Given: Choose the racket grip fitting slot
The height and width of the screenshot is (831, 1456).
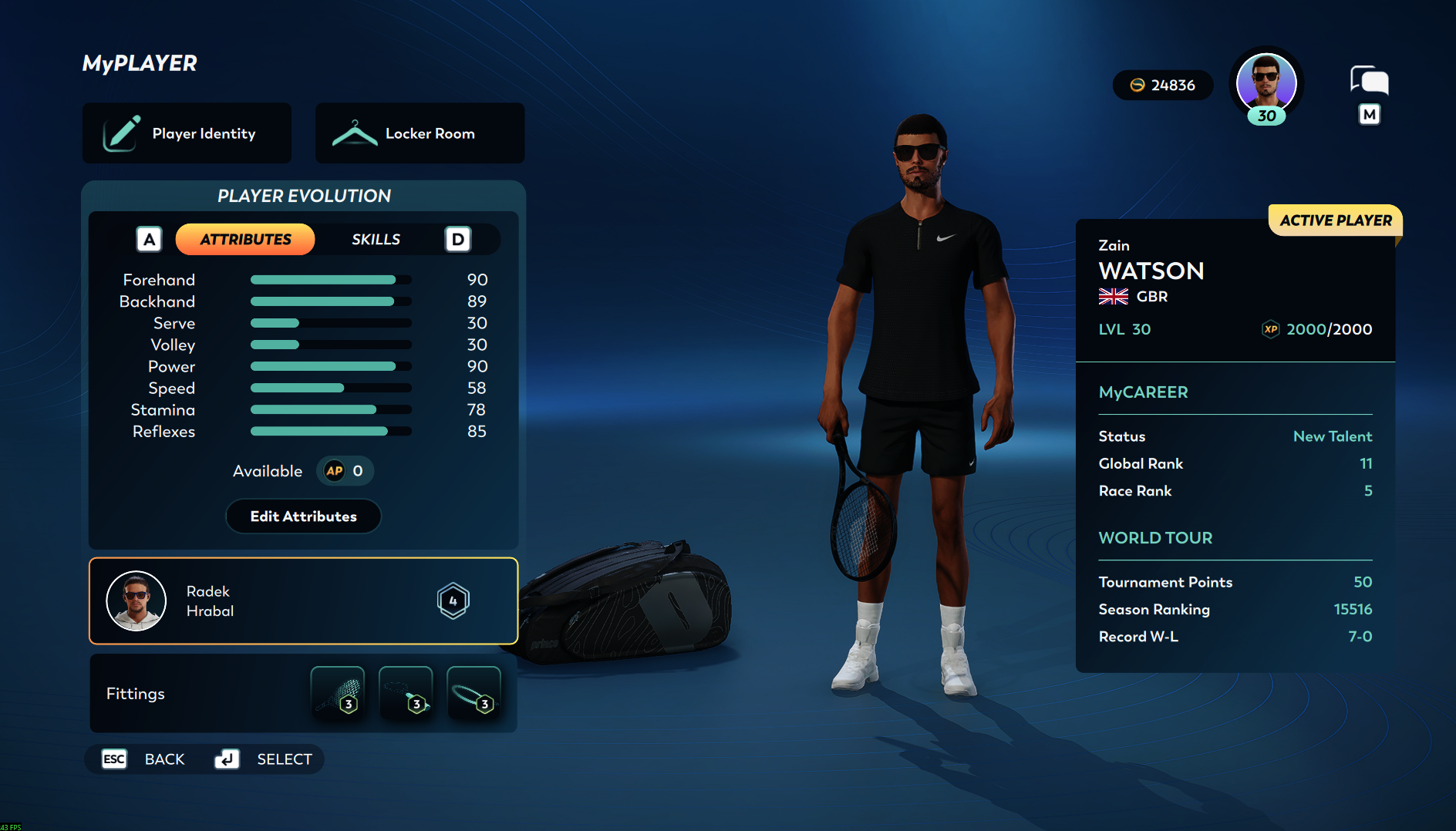Looking at the screenshot, I should tap(406, 692).
